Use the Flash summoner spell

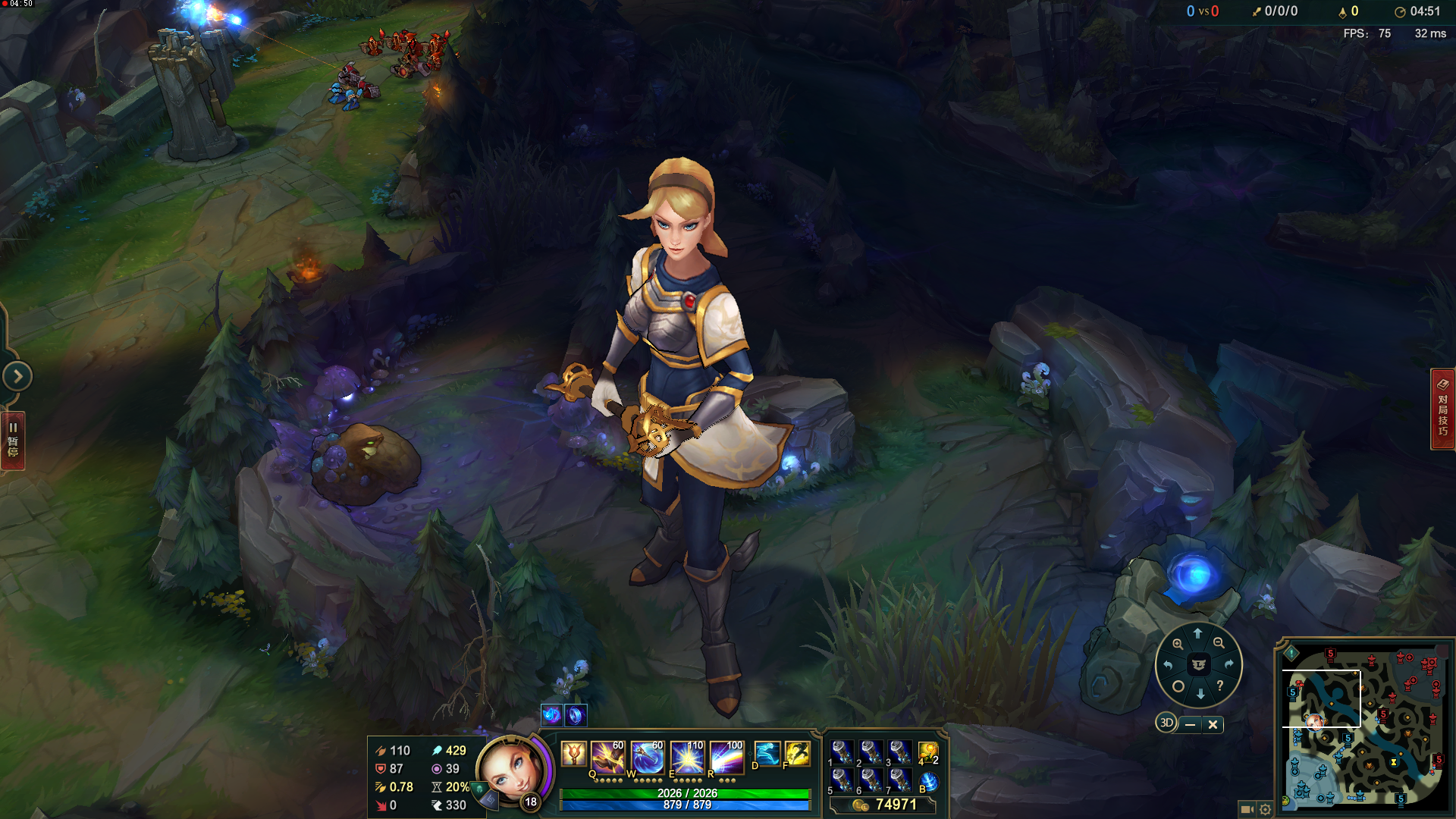pos(797,754)
